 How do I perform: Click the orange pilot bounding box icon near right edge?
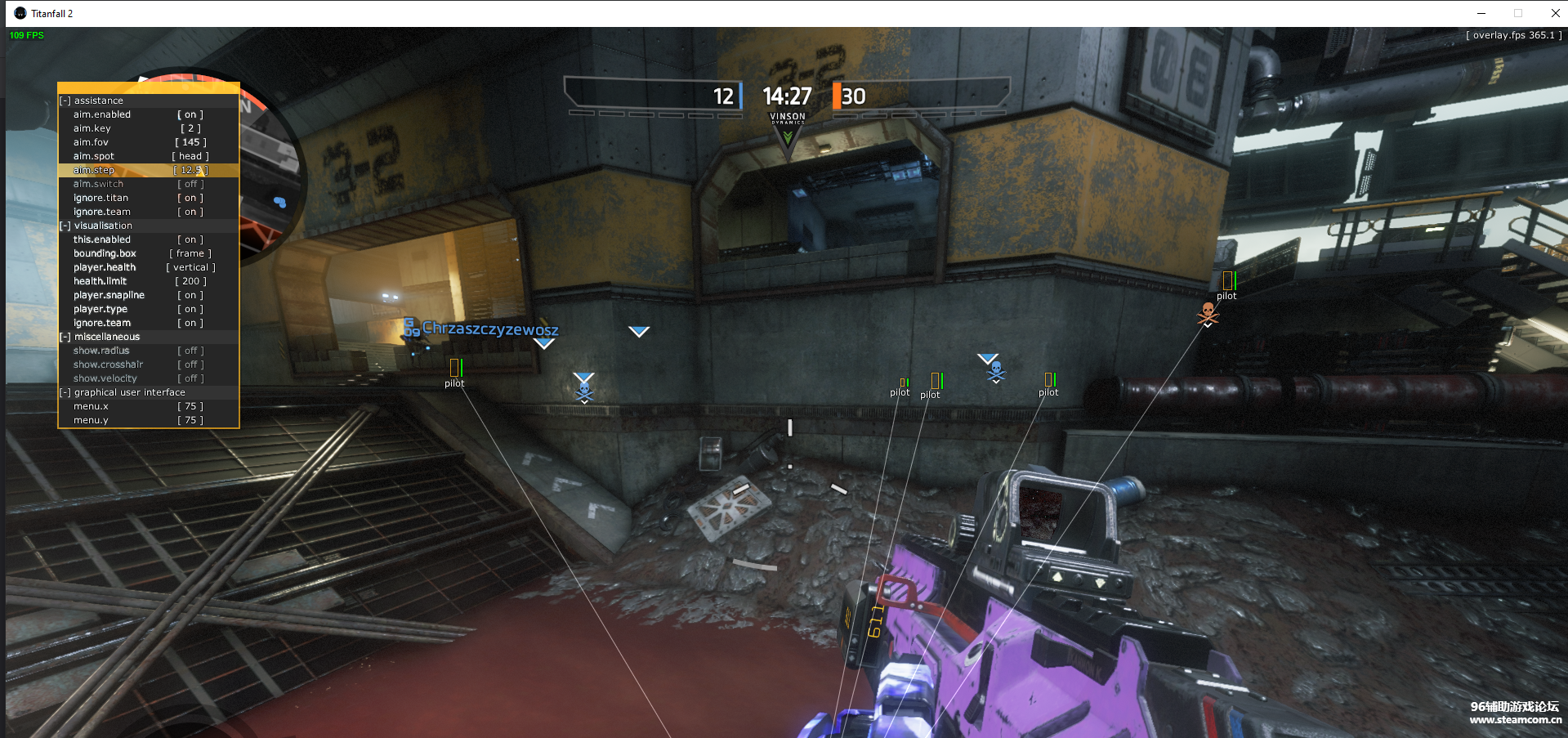[x=1228, y=280]
